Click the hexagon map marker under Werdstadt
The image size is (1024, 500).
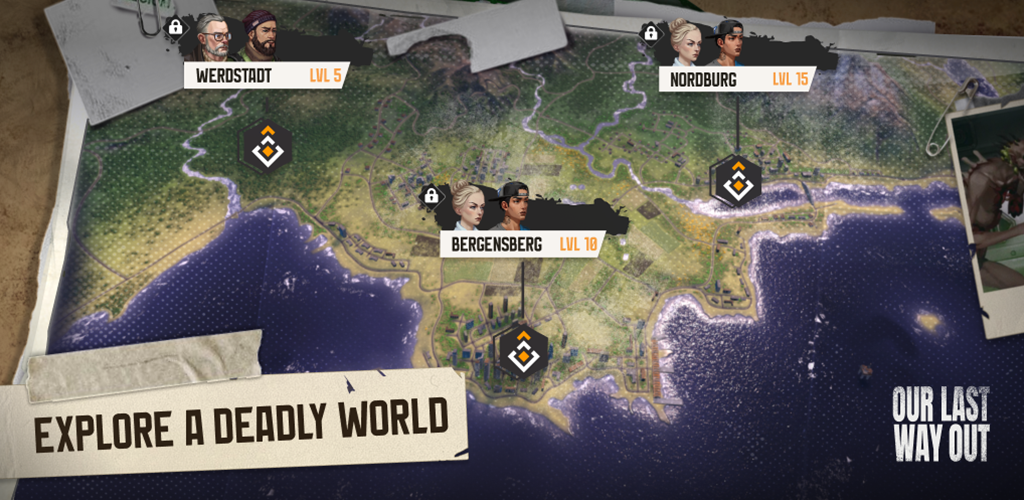(267, 146)
